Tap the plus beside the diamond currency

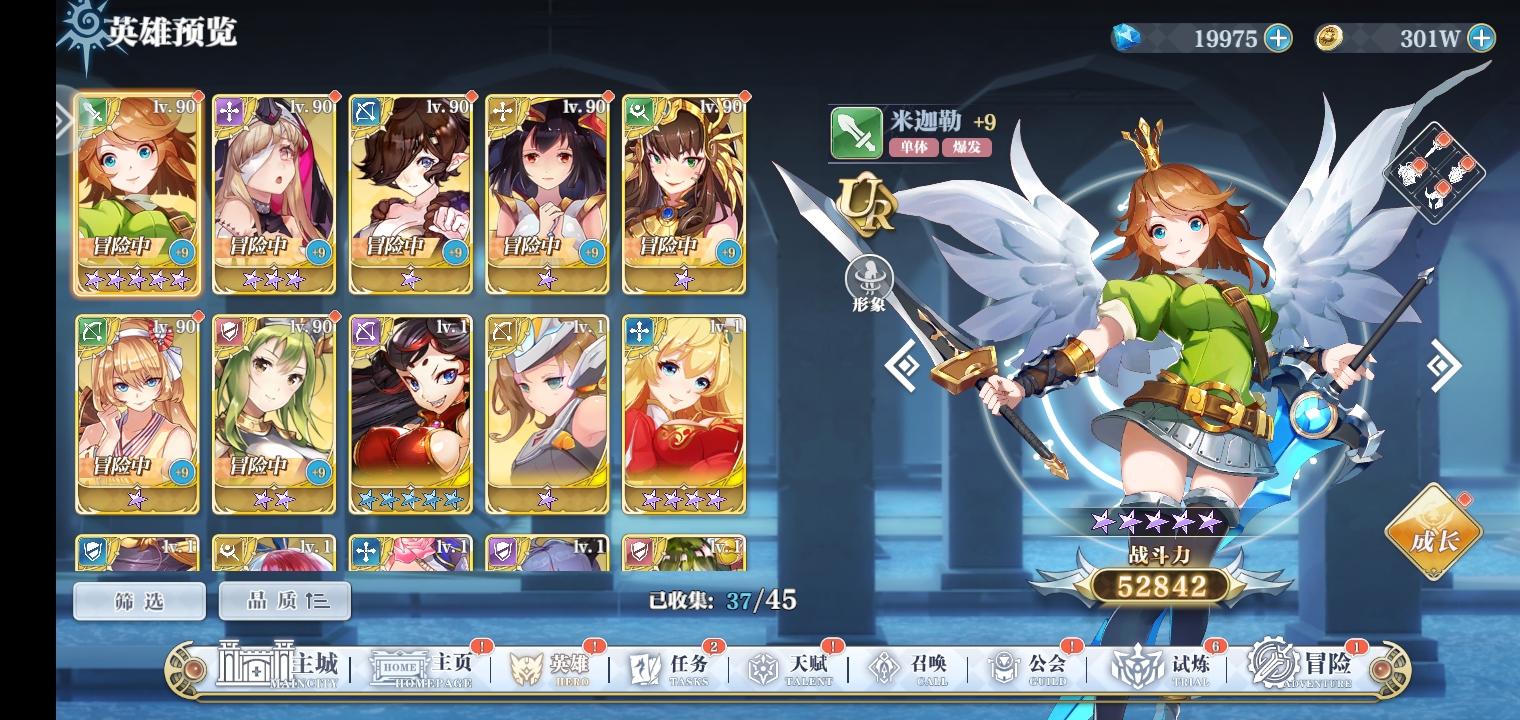pos(1278,39)
